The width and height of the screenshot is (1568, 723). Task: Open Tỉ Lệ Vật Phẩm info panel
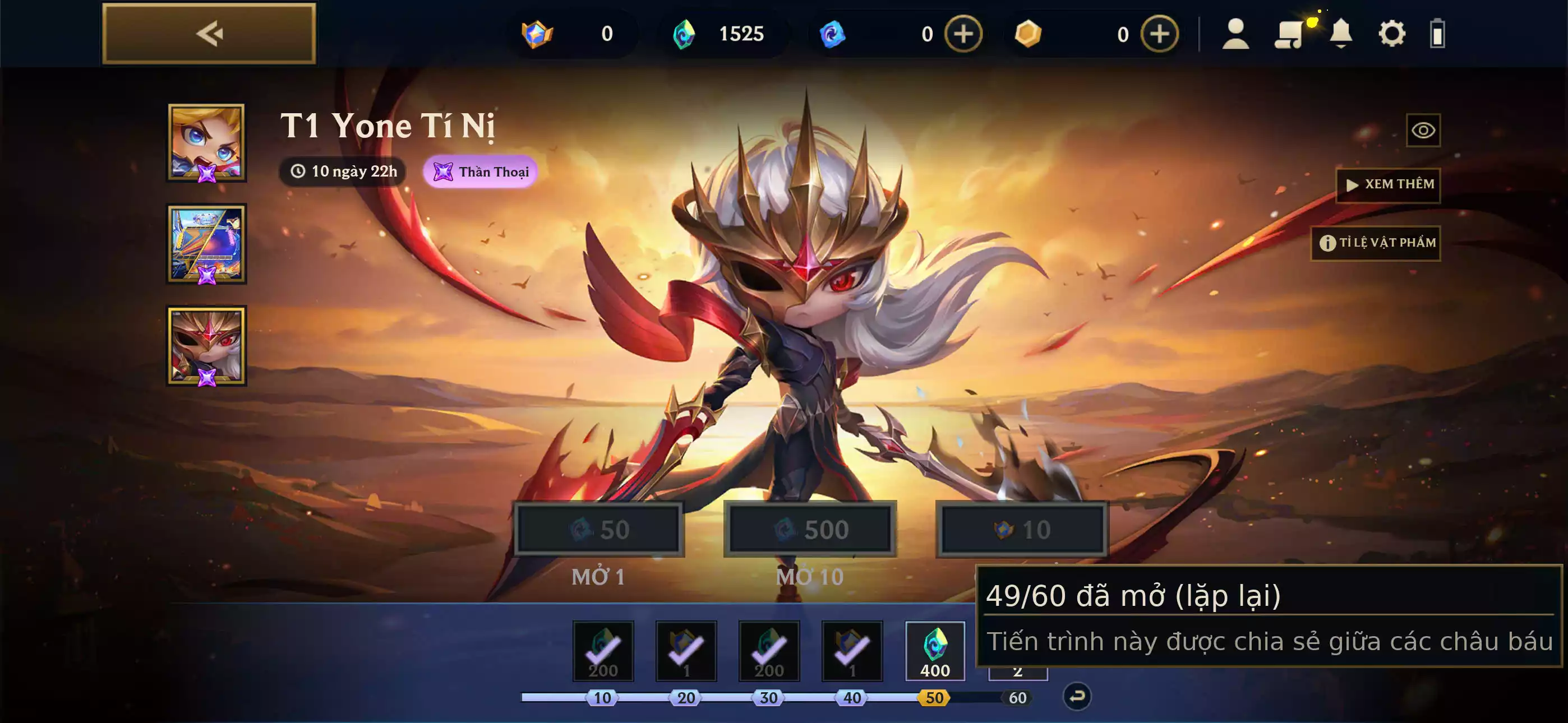[1376, 242]
